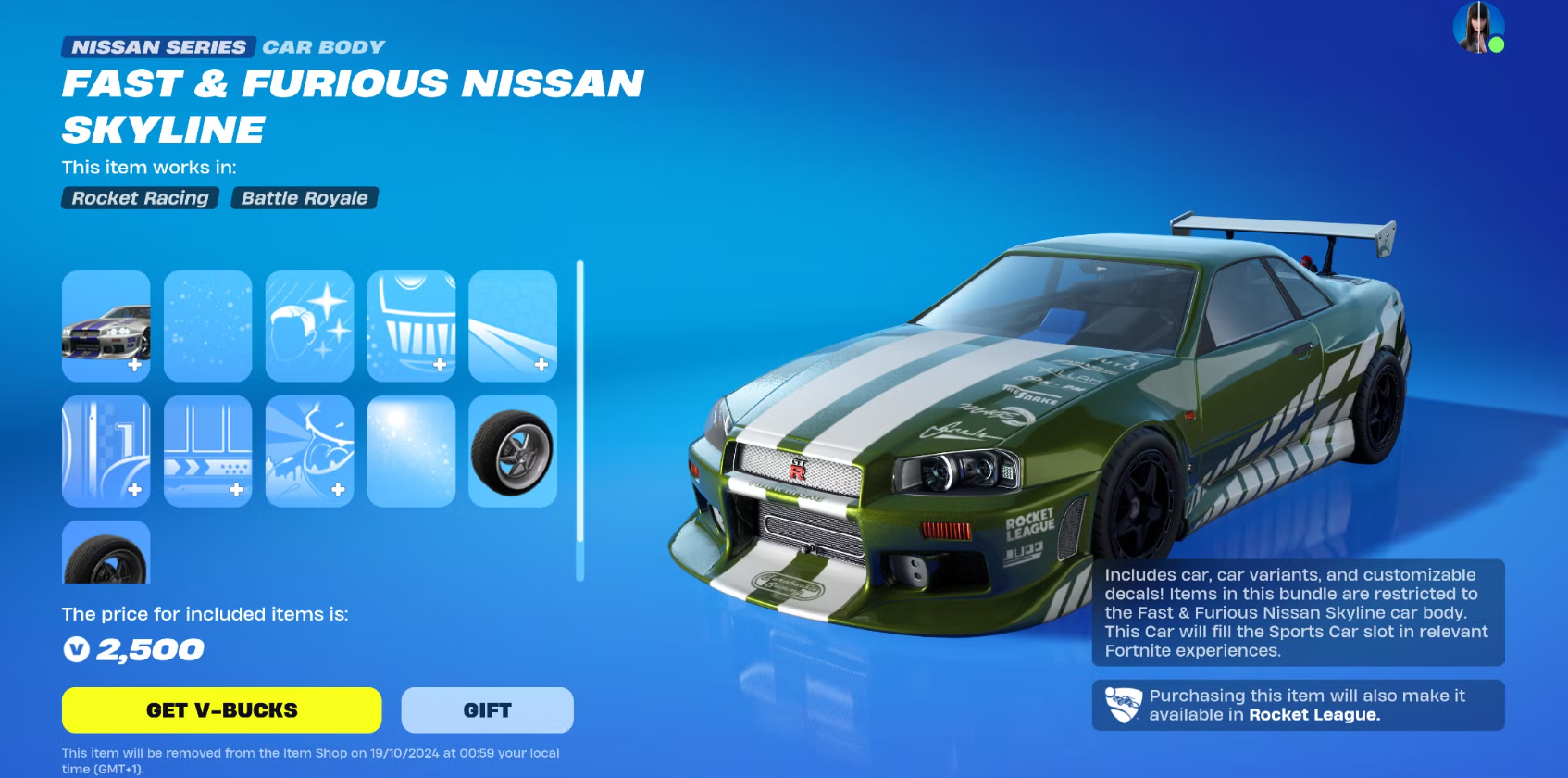Gift this Nissan Skyline bundle

point(487,710)
